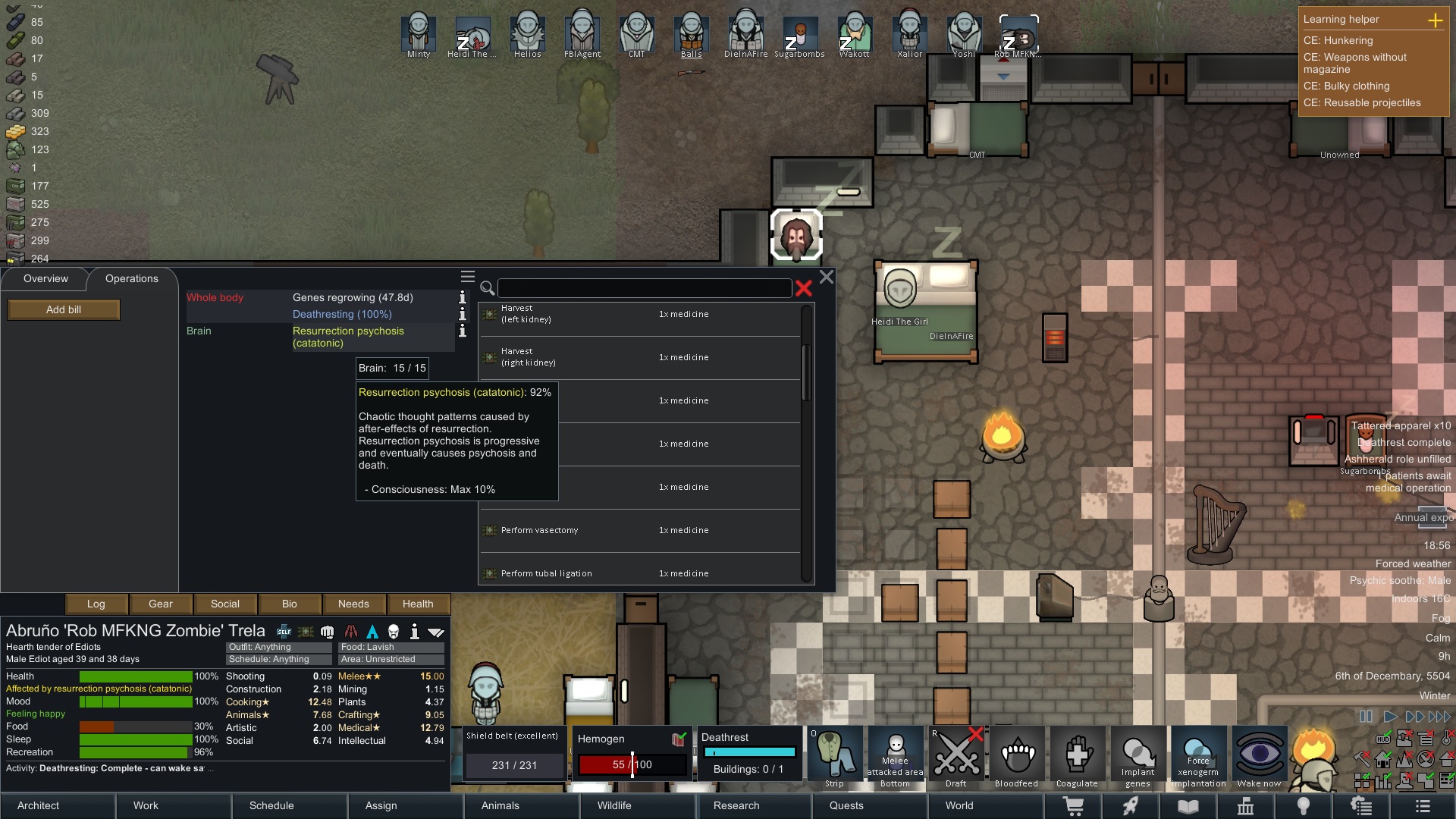Use the Bloodfeed ability
The image size is (1456, 819).
tap(1016, 758)
